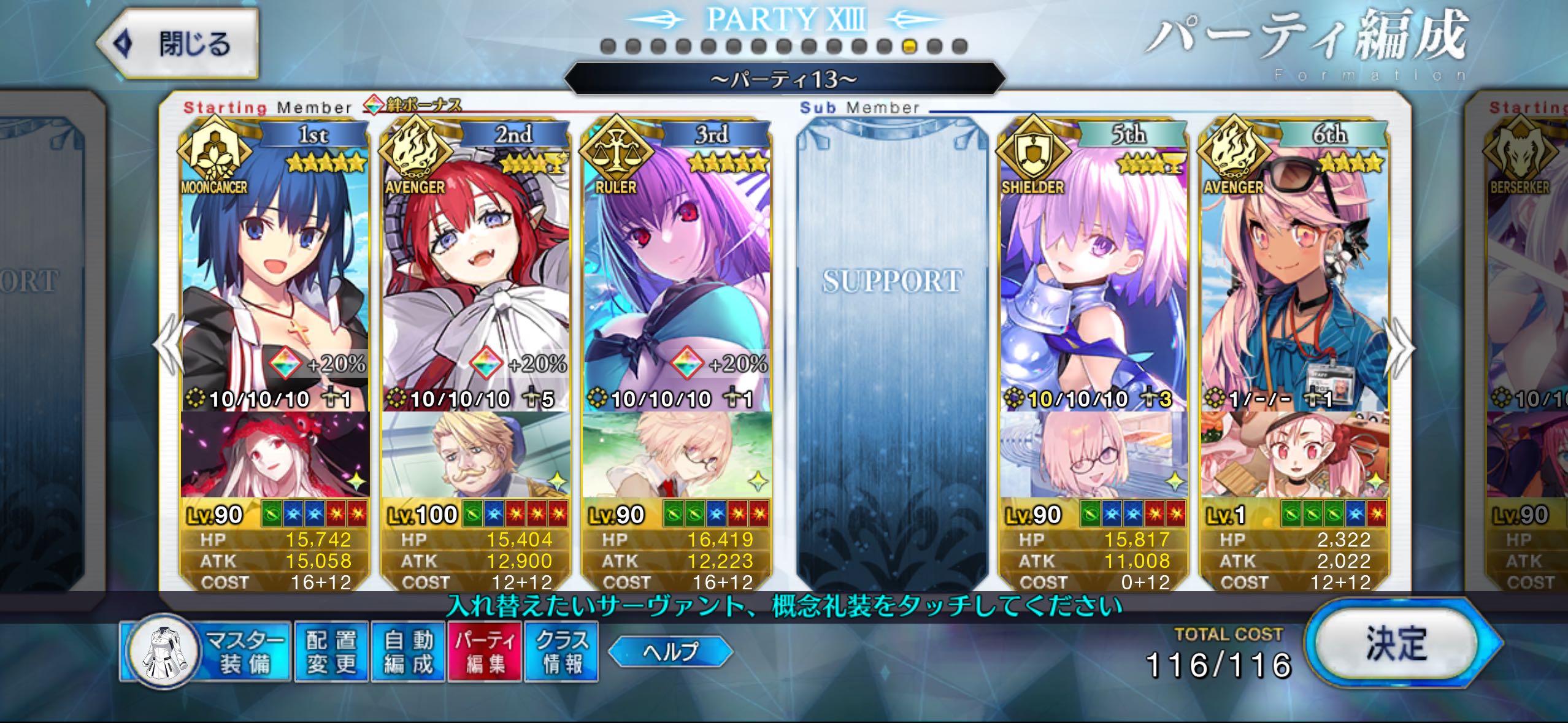Swap the mustached man craft essence
This screenshot has width=1568, height=723.
coord(475,454)
